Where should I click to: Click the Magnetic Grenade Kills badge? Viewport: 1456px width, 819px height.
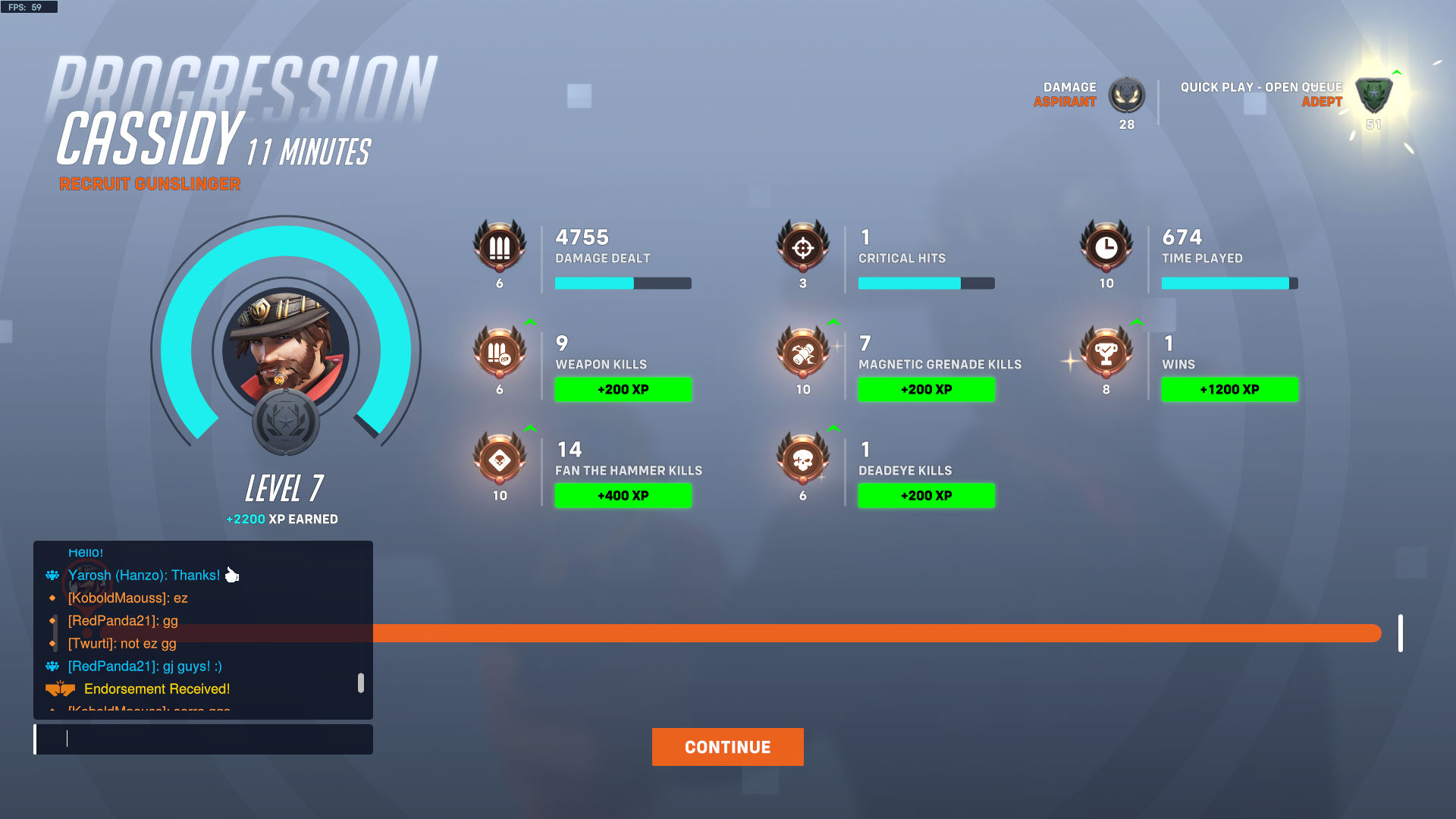(x=803, y=354)
